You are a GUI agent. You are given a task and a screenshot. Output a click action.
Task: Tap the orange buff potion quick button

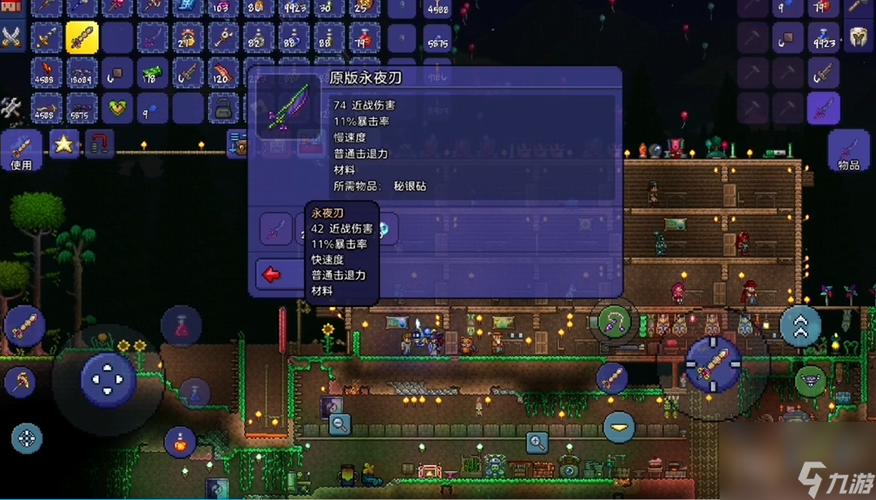coord(180,439)
